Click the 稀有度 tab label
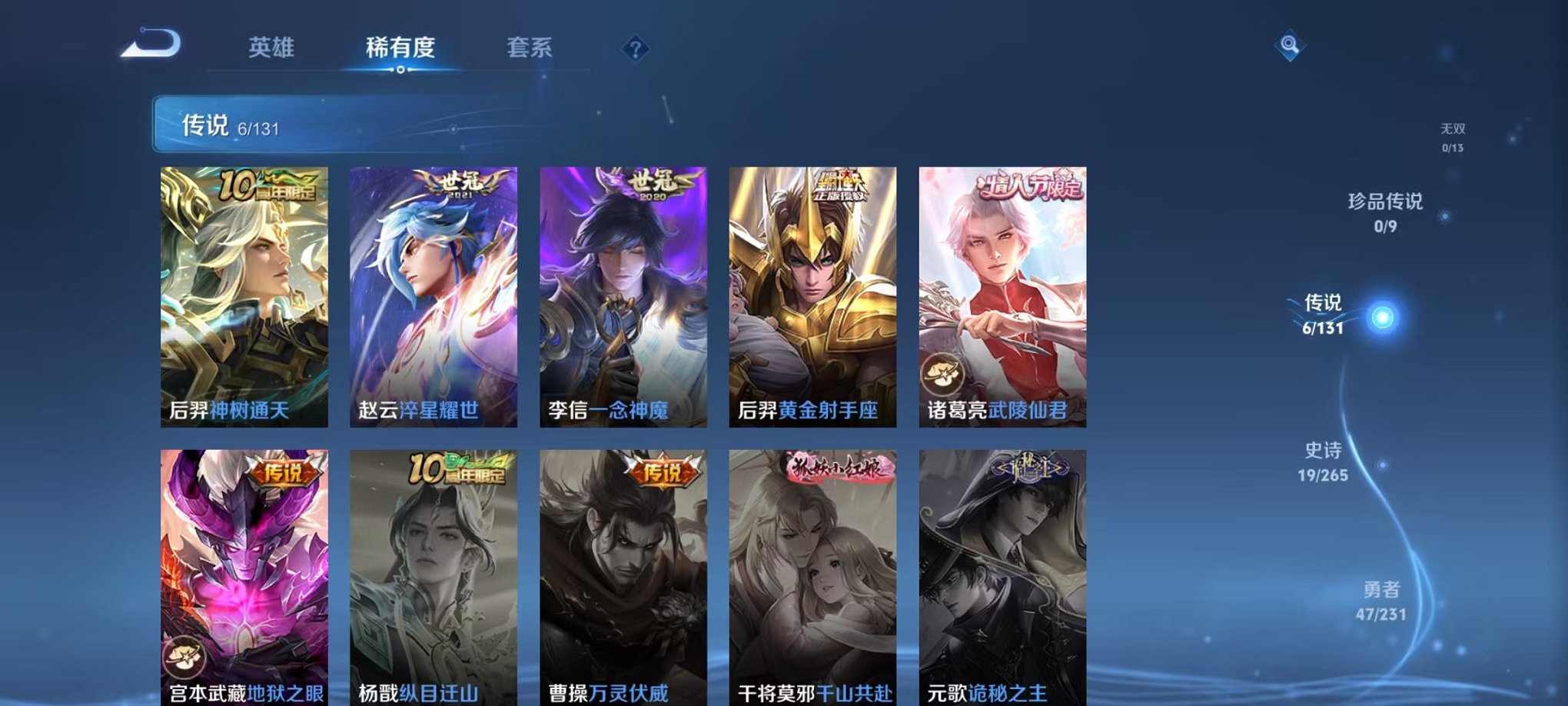The height and width of the screenshot is (706, 1568). (400, 48)
